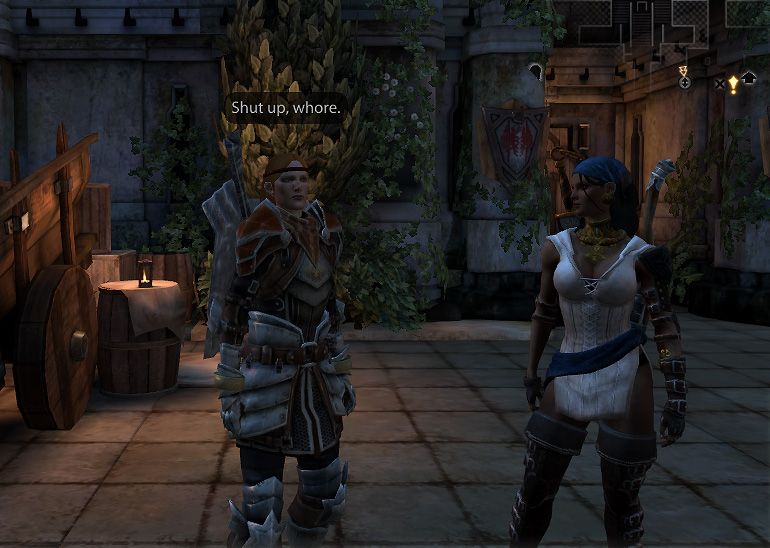Select the yellow exclamation quest marker
The height and width of the screenshot is (548, 770).
[733, 84]
